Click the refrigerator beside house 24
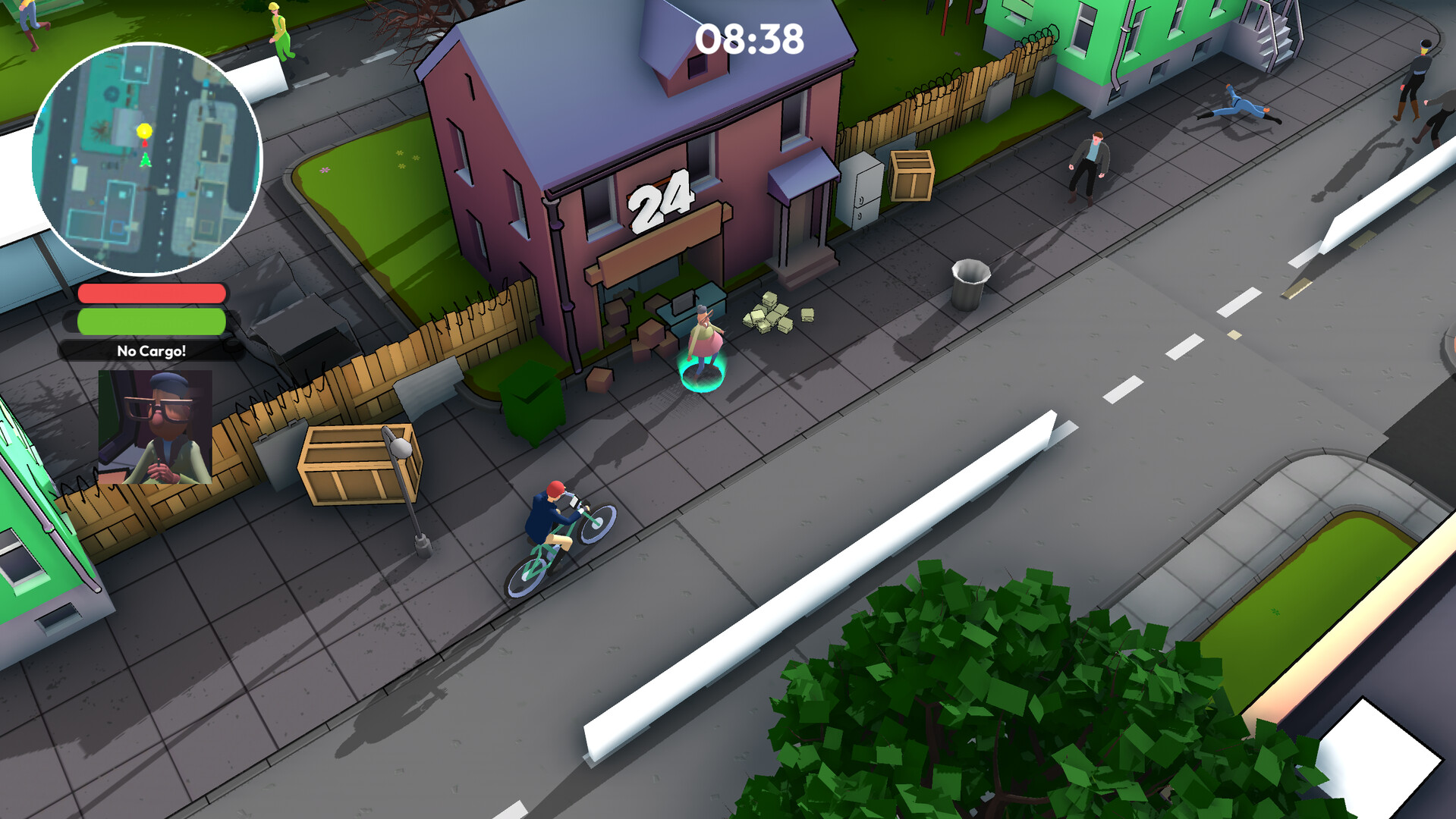The height and width of the screenshot is (819, 1456). [x=861, y=190]
